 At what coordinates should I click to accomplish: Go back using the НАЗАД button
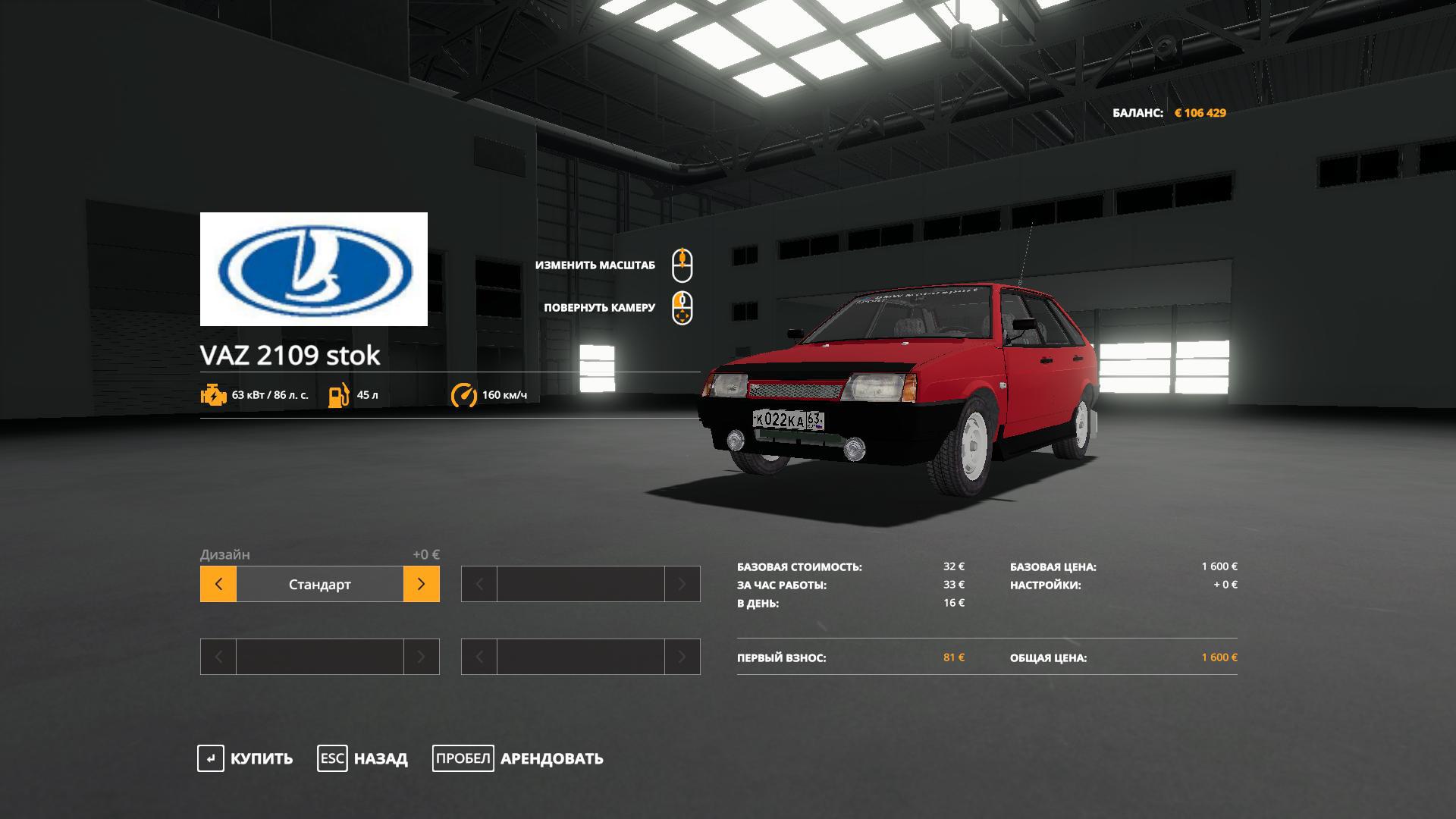[363, 758]
